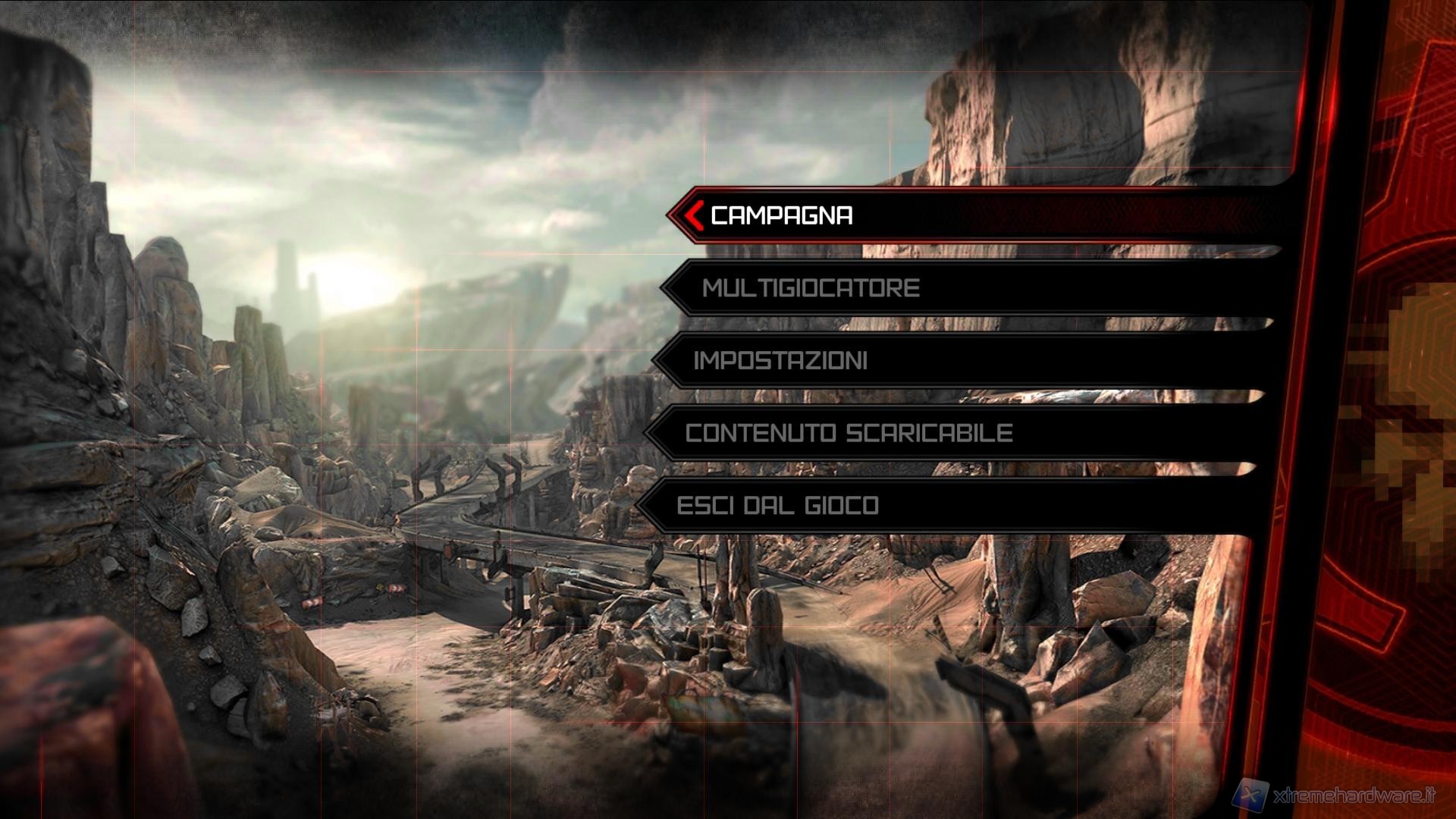Screen dimensions: 1456x819
Task: Choose Contenuto Scaricabile option
Action: click(x=849, y=433)
